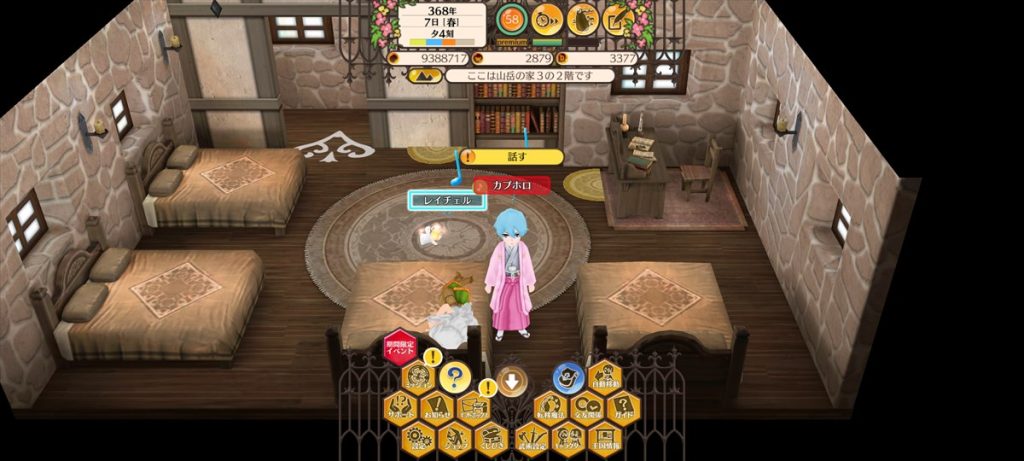The width and height of the screenshot is (1024, 461).
Task: Open 設定 settings gears
Action: coord(417,438)
